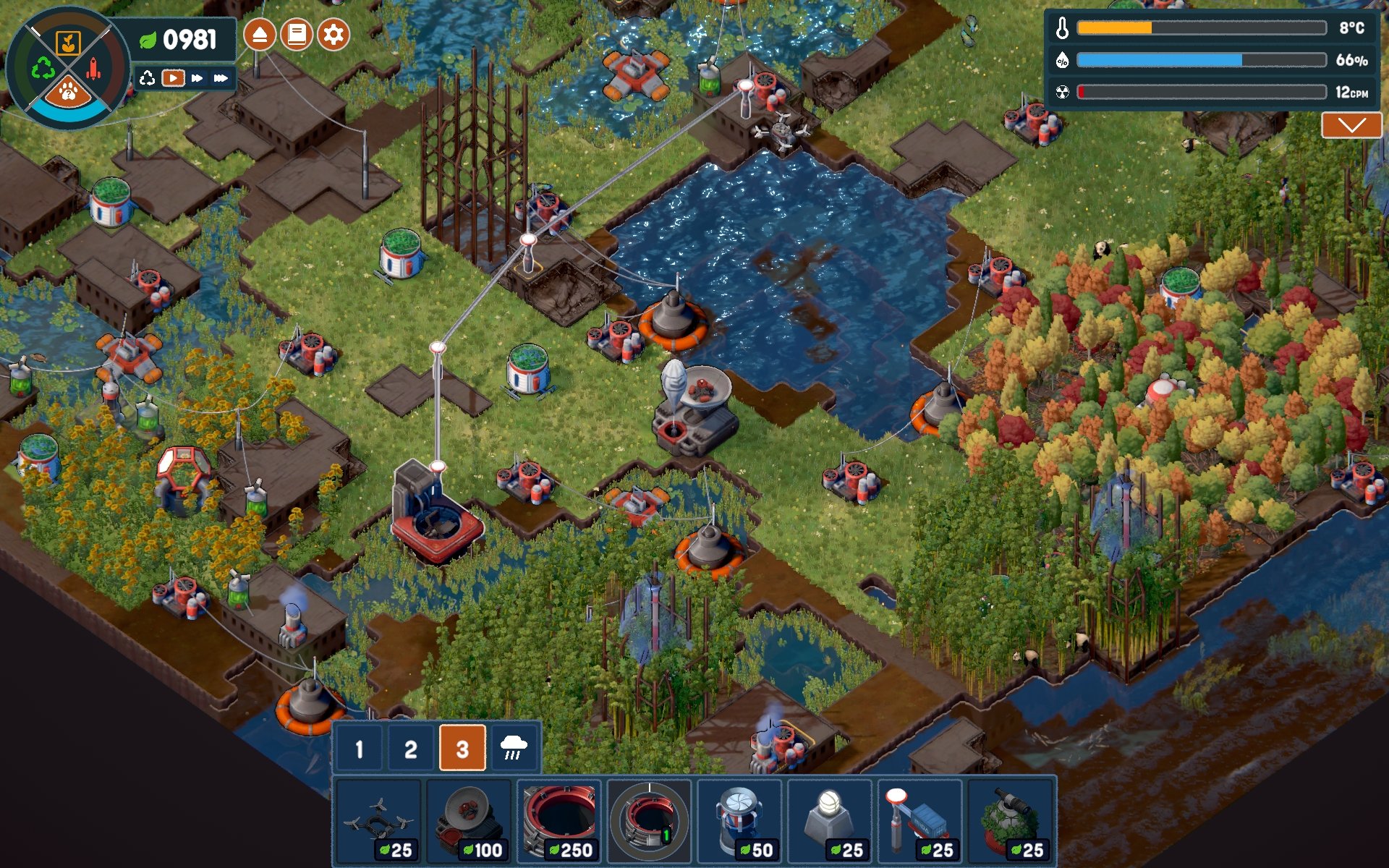Select the green recycle quadrant on the wheel
Screen dimensions: 1389x868
43,69
